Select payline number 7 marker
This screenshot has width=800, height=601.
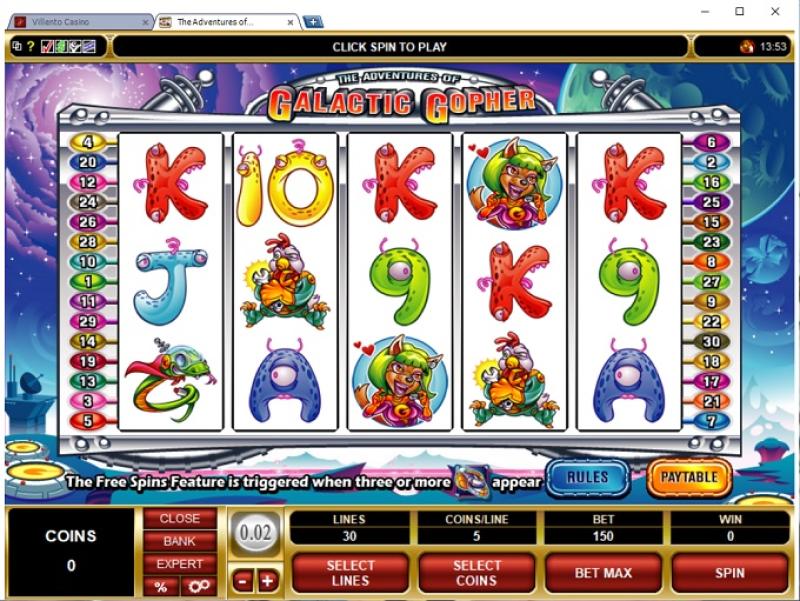point(712,421)
